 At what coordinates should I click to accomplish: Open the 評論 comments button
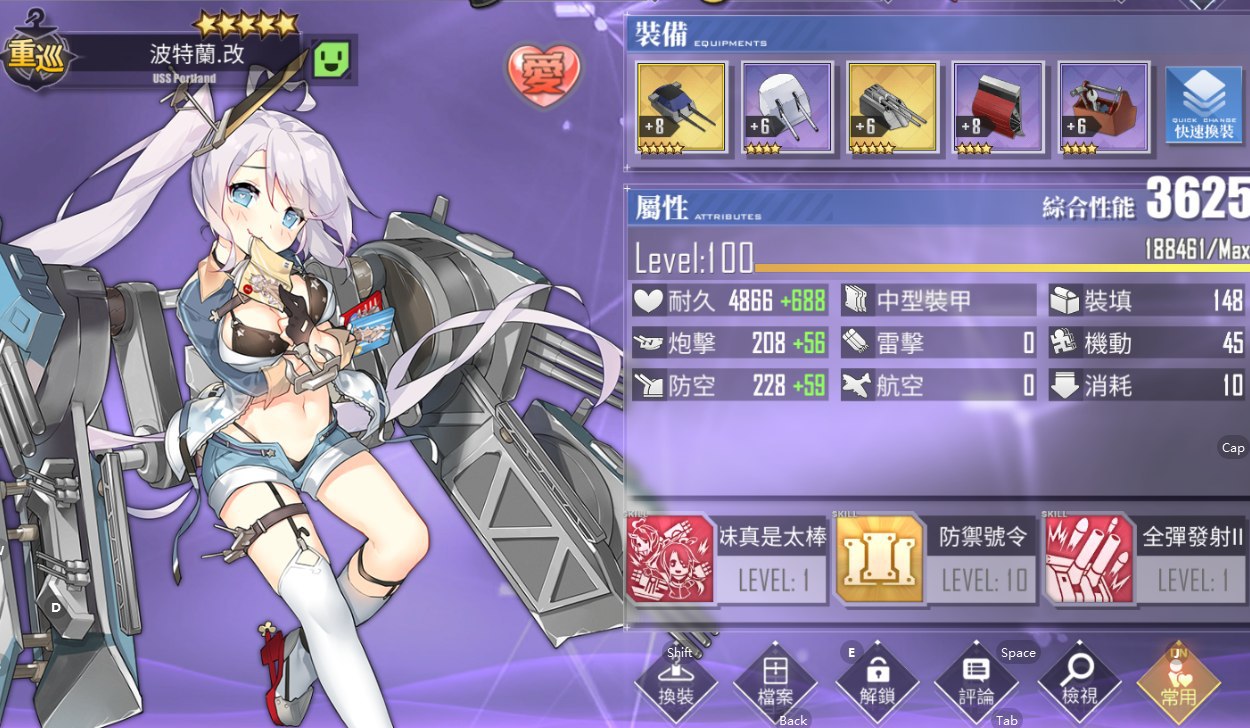(977, 685)
